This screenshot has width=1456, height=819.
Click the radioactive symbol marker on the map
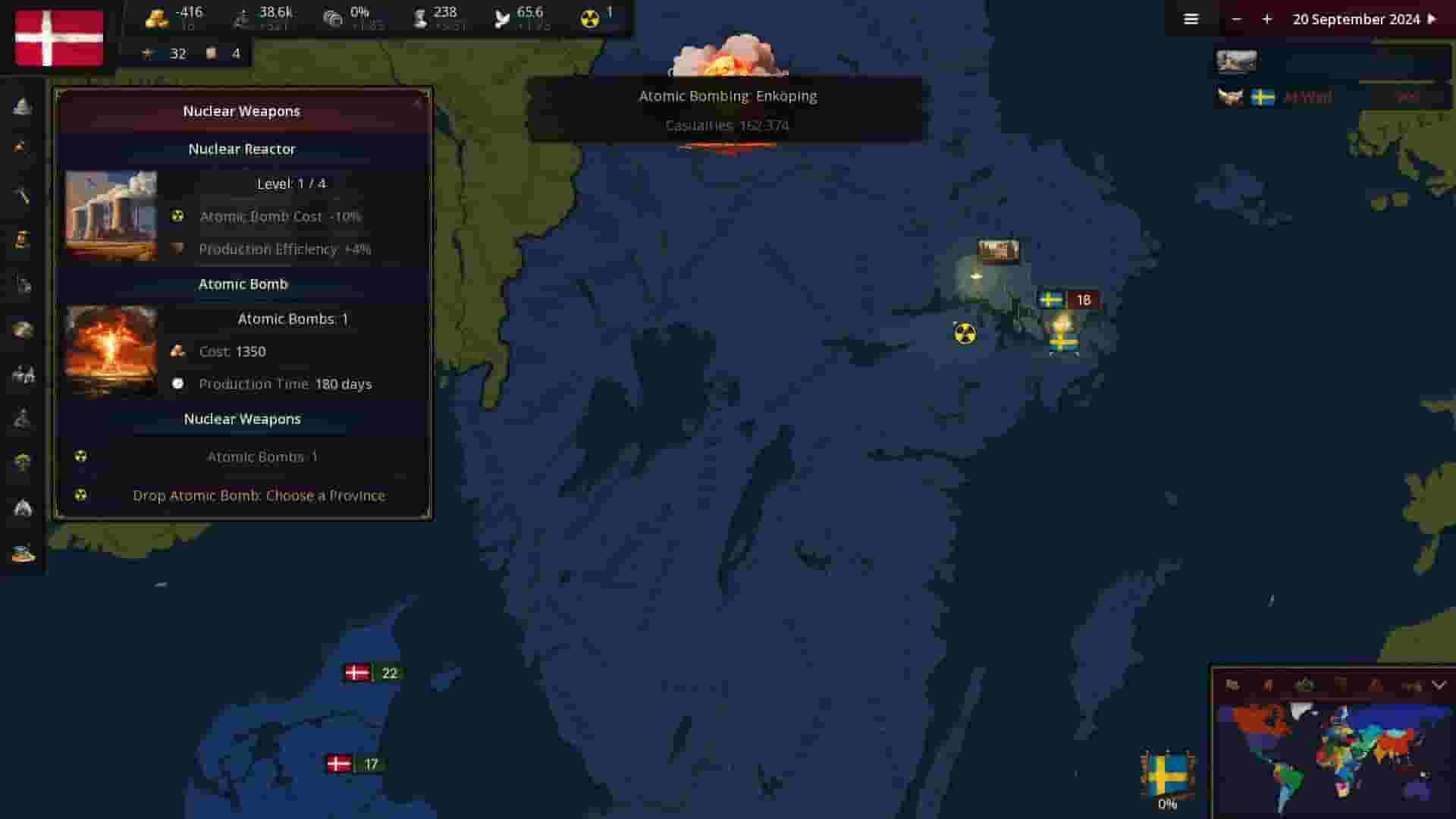point(963,334)
